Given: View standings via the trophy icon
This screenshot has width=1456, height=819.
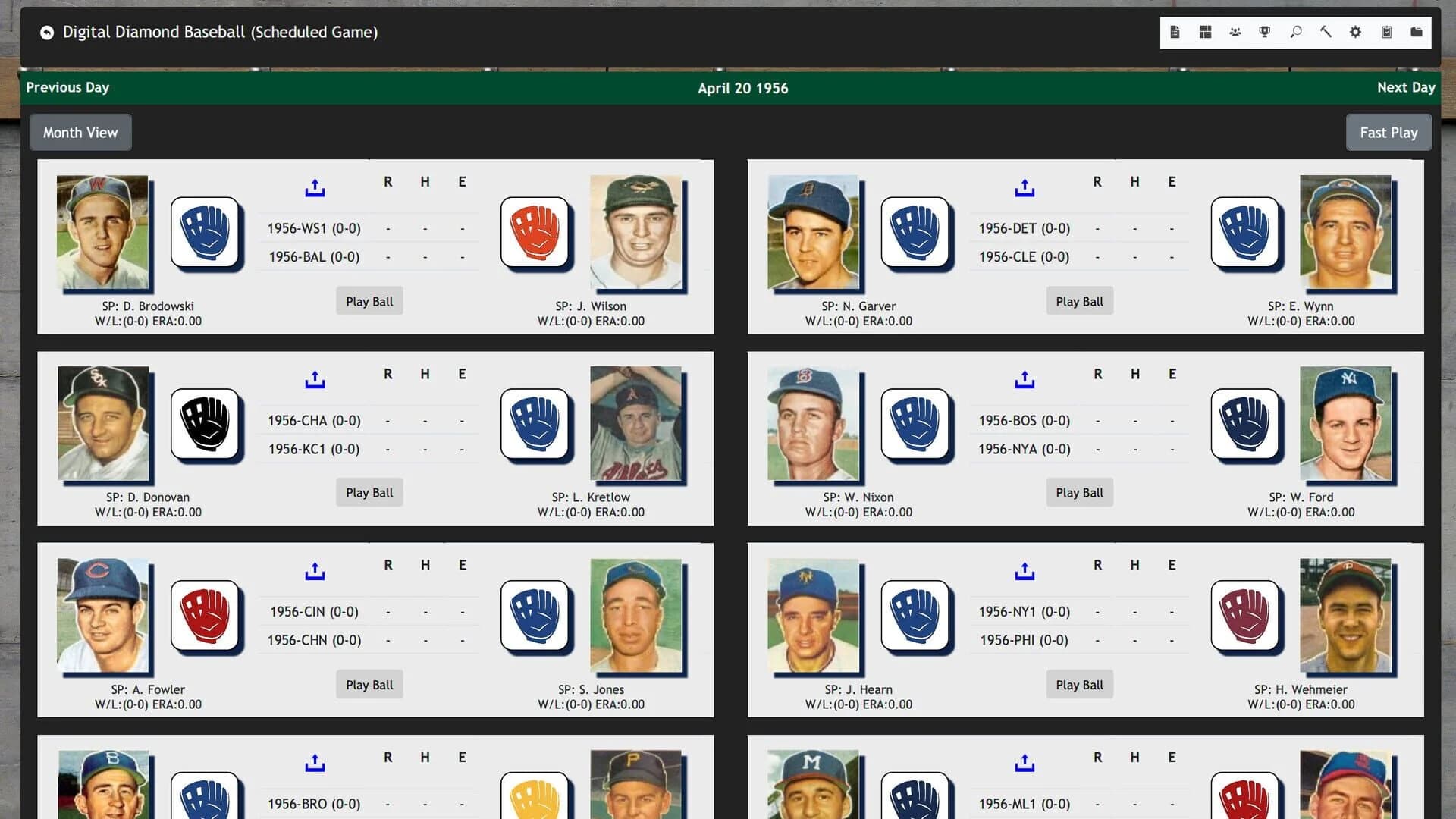Looking at the screenshot, I should pyautogui.click(x=1265, y=32).
